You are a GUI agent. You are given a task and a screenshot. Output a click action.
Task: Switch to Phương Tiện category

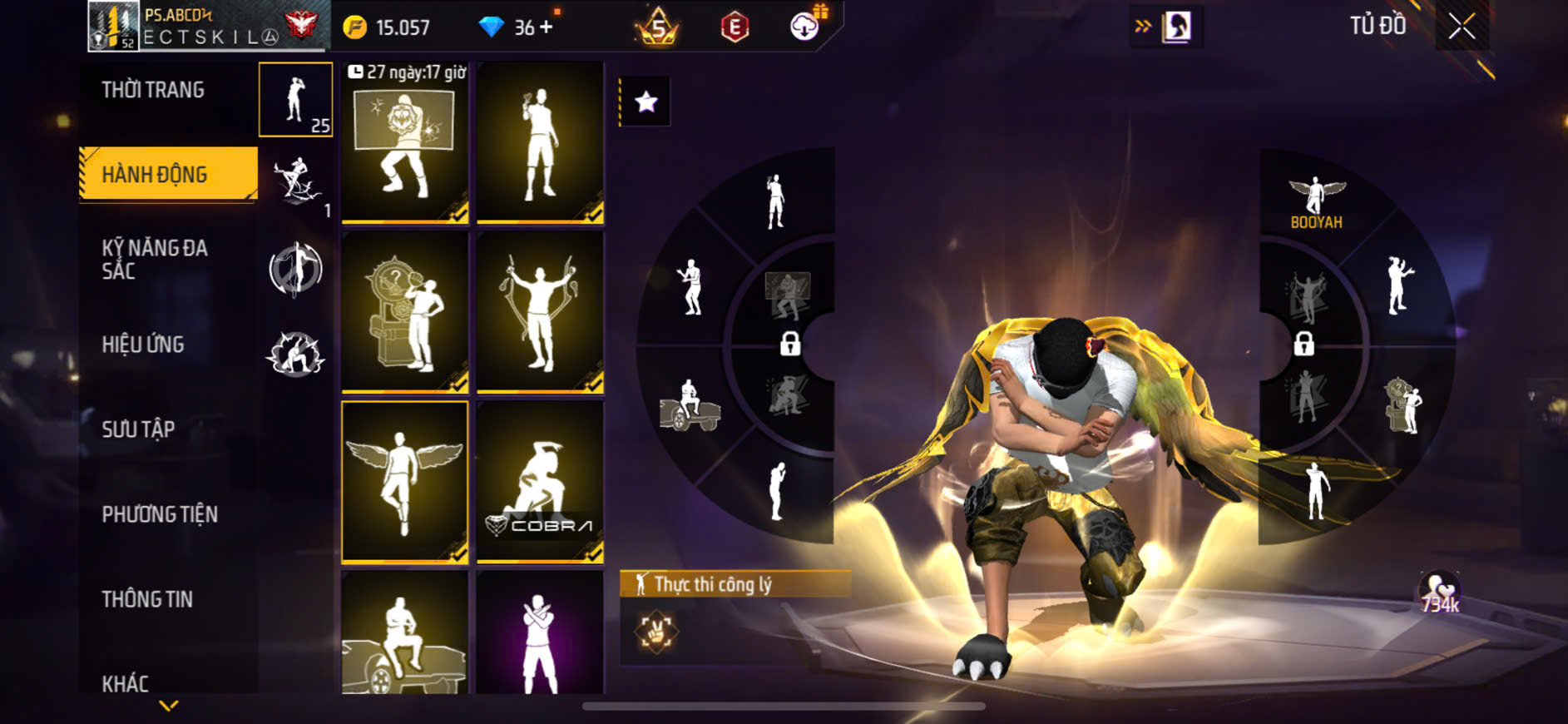point(160,514)
